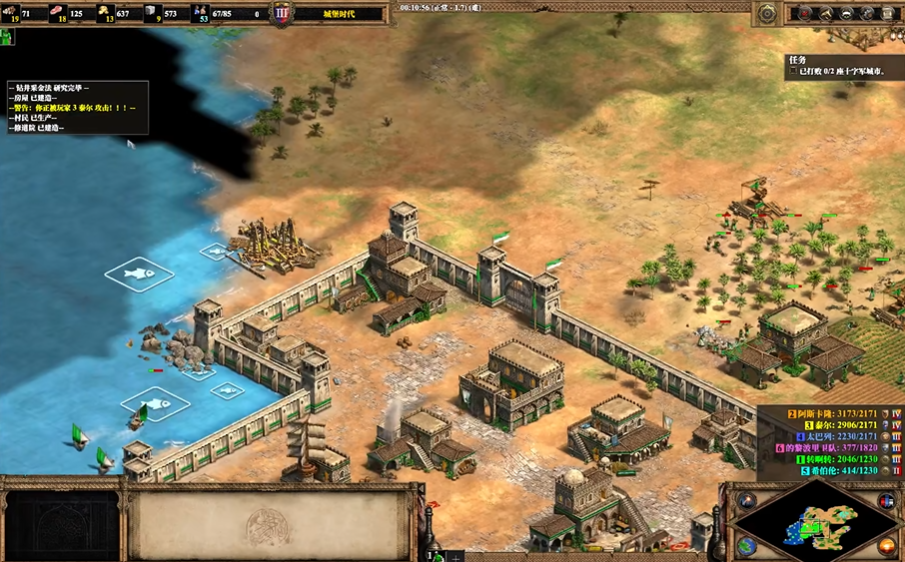Toggle the minimap combat mode button
Image resolution: width=905 pixels, height=562 pixels.
pos(886,500)
